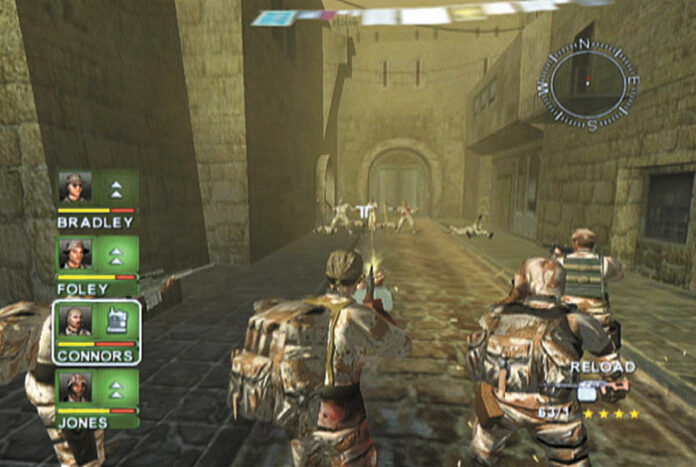This screenshot has width=696, height=467.
Task: Click Connors' highlighted portrait
Action: [75, 320]
